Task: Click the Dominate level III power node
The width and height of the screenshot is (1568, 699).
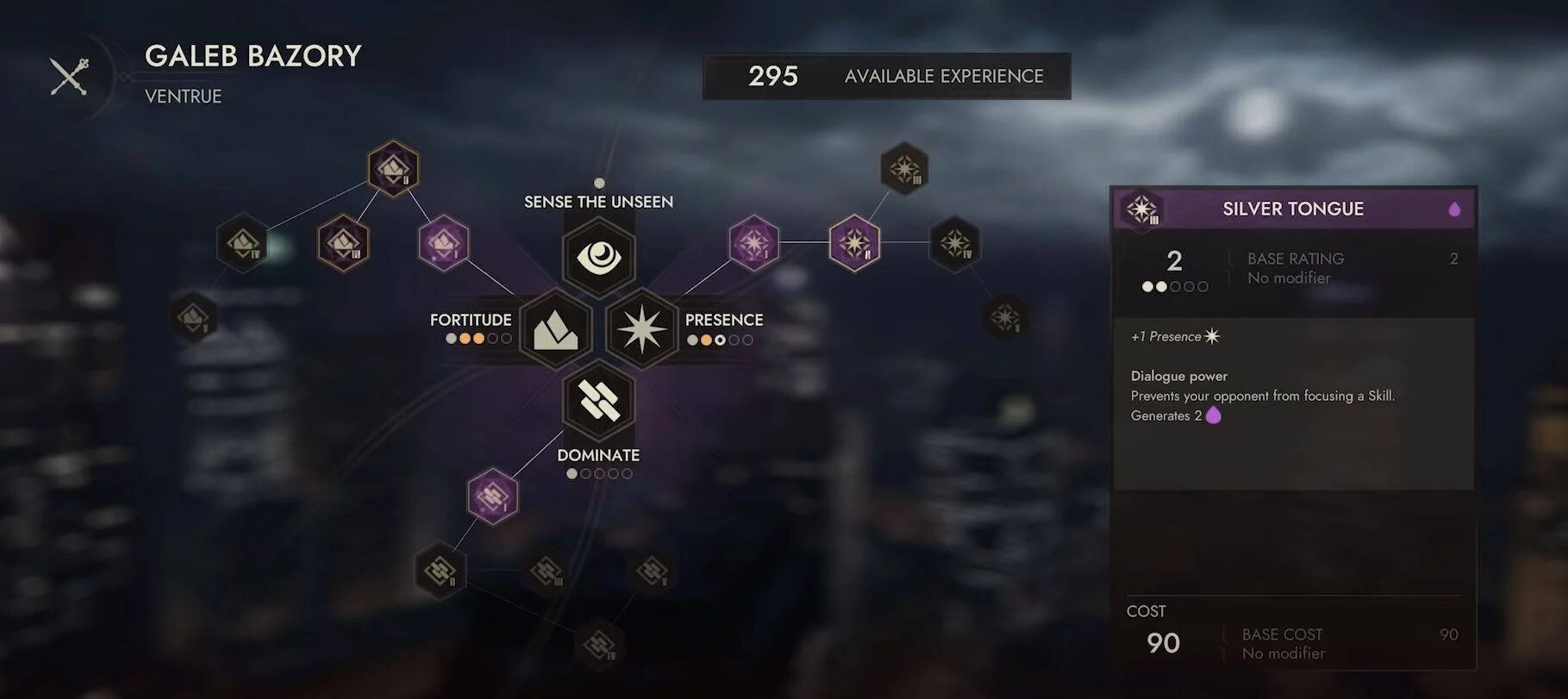Action: [x=547, y=570]
